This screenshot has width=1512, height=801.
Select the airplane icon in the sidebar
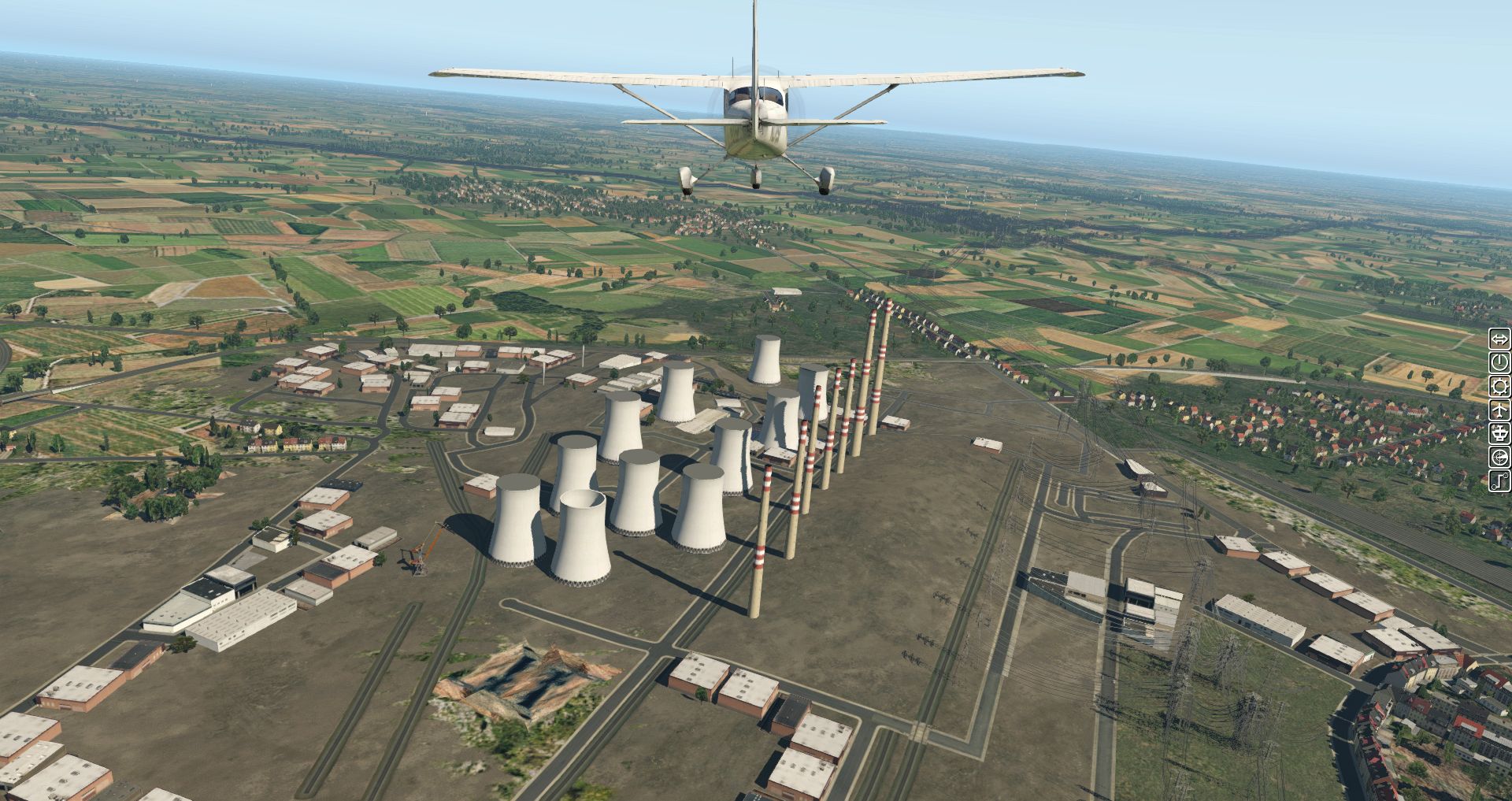point(1499,410)
